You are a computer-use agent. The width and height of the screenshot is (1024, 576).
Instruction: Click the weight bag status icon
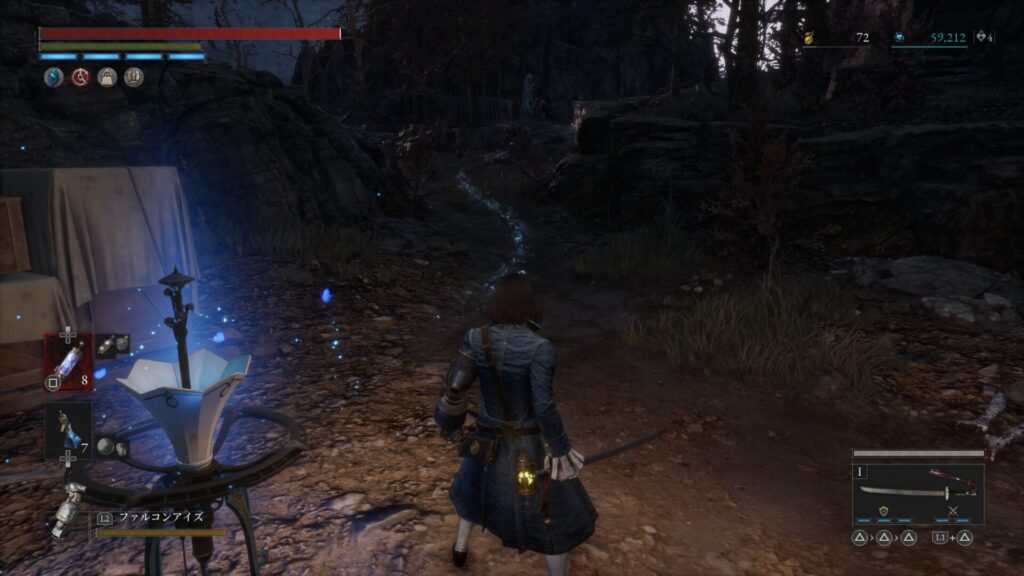click(107, 77)
